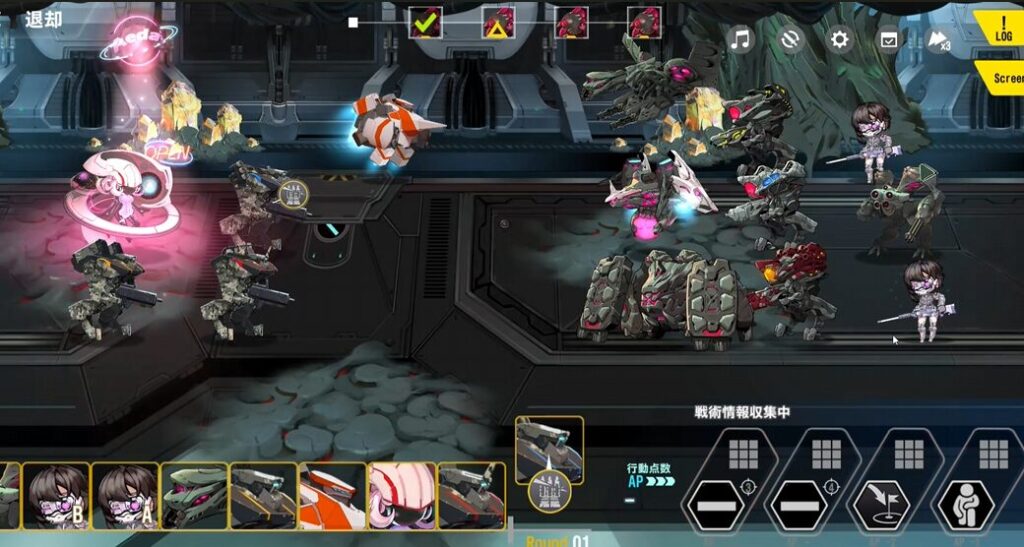Click the yellow Screen button
This screenshot has height=547, width=1024.
(x=1003, y=78)
